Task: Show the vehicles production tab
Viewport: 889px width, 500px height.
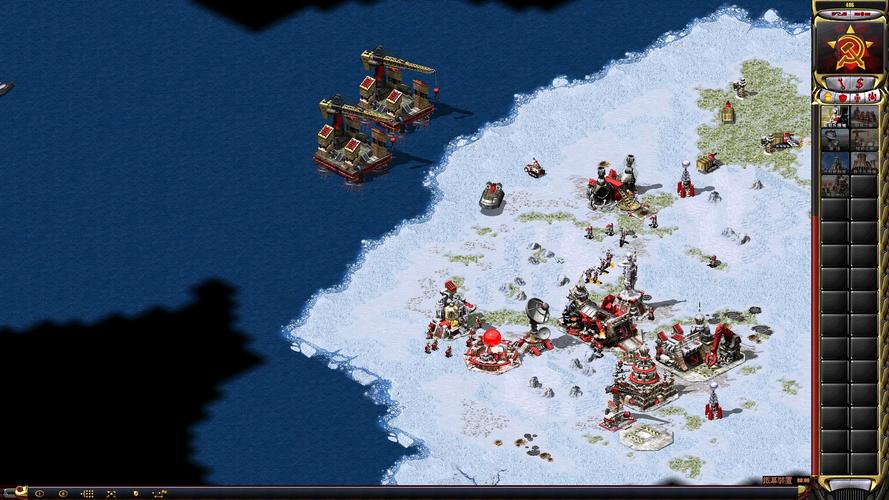Action: [870, 97]
